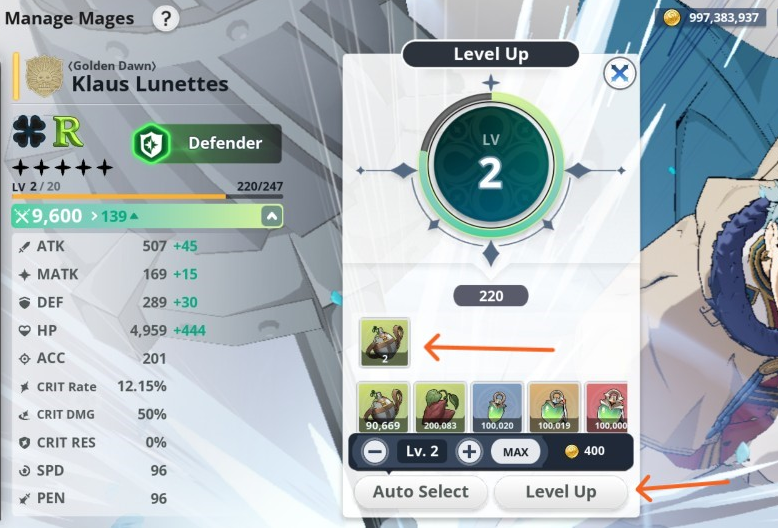Click the Golden Dawn squad emblem
The height and width of the screenshot is (528, 778).
(44, 76)
